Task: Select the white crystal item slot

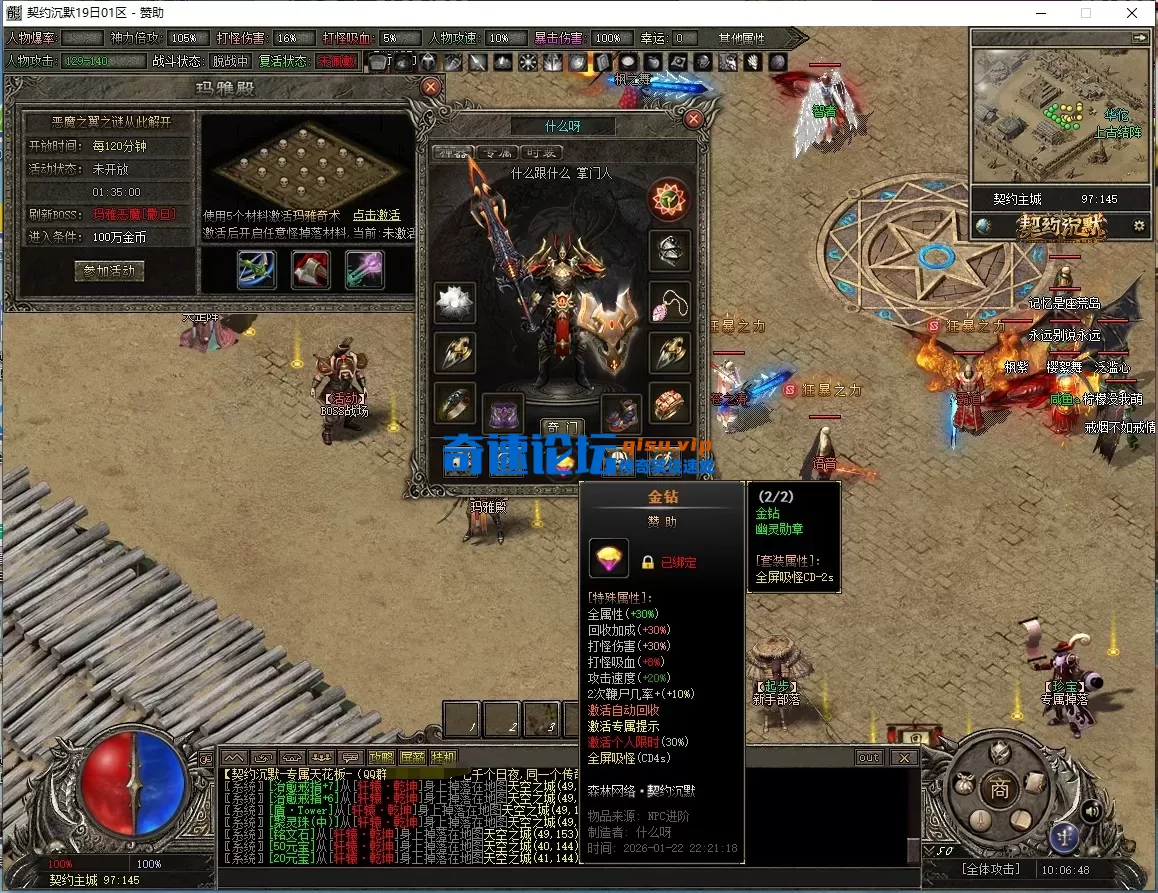Action: (455, 302)
